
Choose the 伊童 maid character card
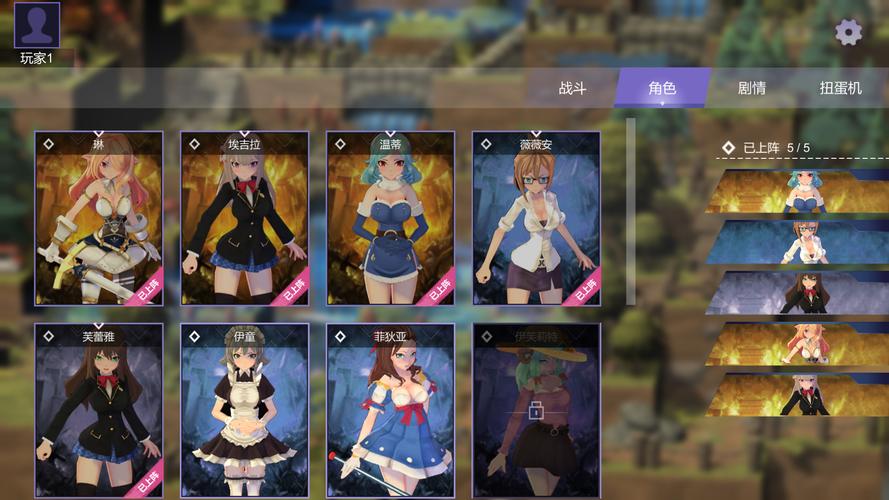244,410
